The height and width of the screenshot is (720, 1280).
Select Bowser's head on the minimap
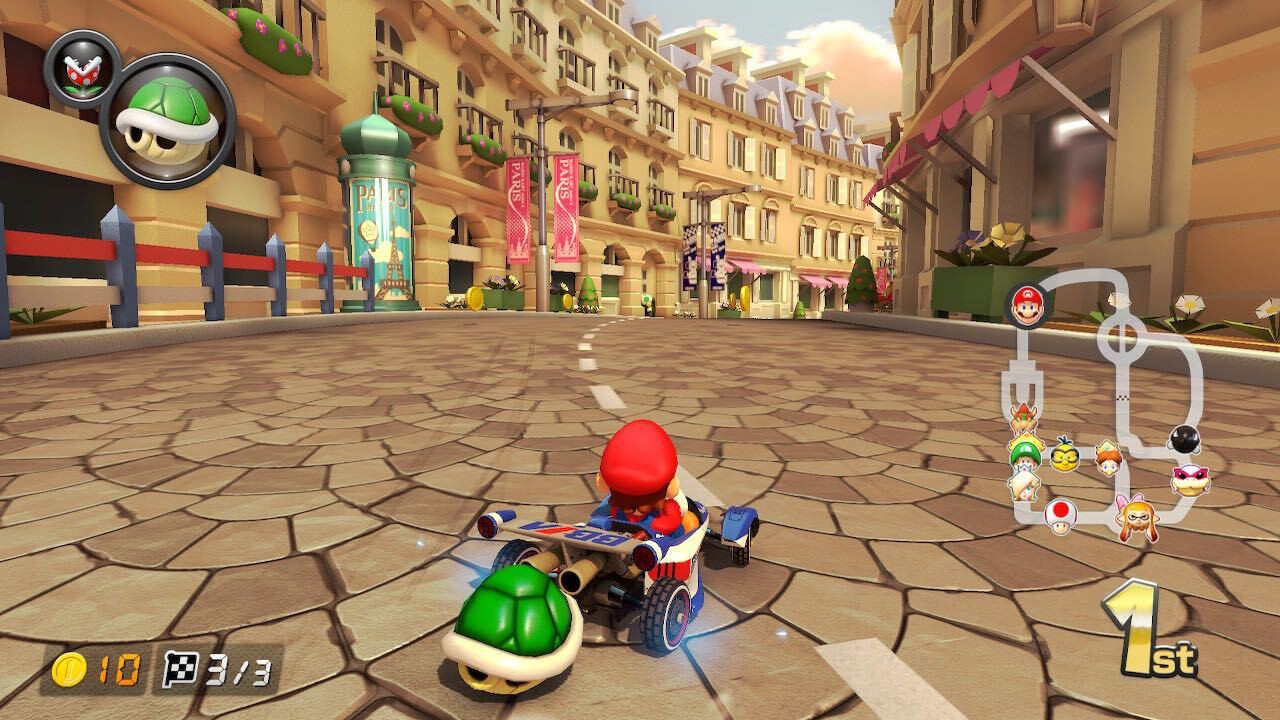coord(1022,418)
